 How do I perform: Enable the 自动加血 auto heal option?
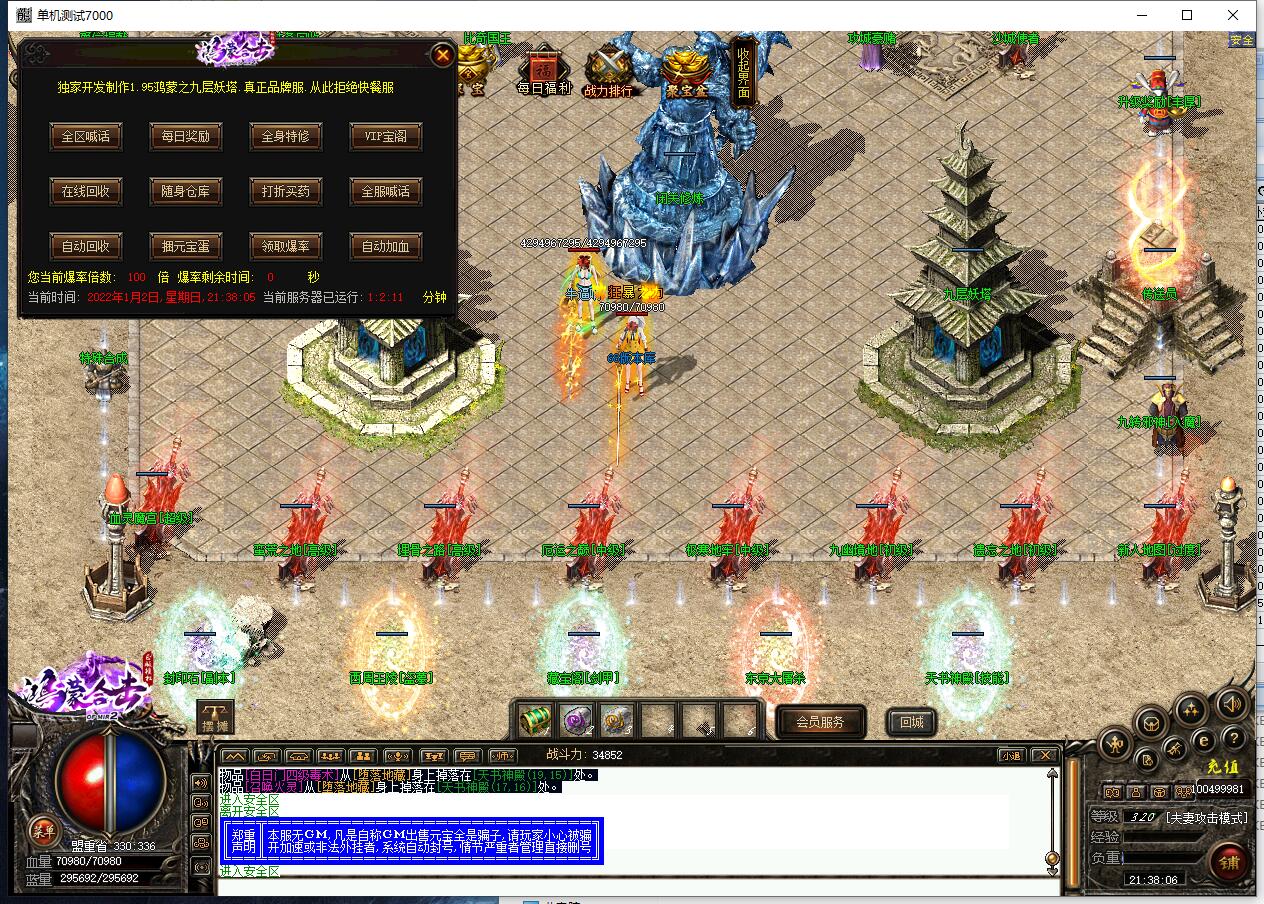point(385,246)
